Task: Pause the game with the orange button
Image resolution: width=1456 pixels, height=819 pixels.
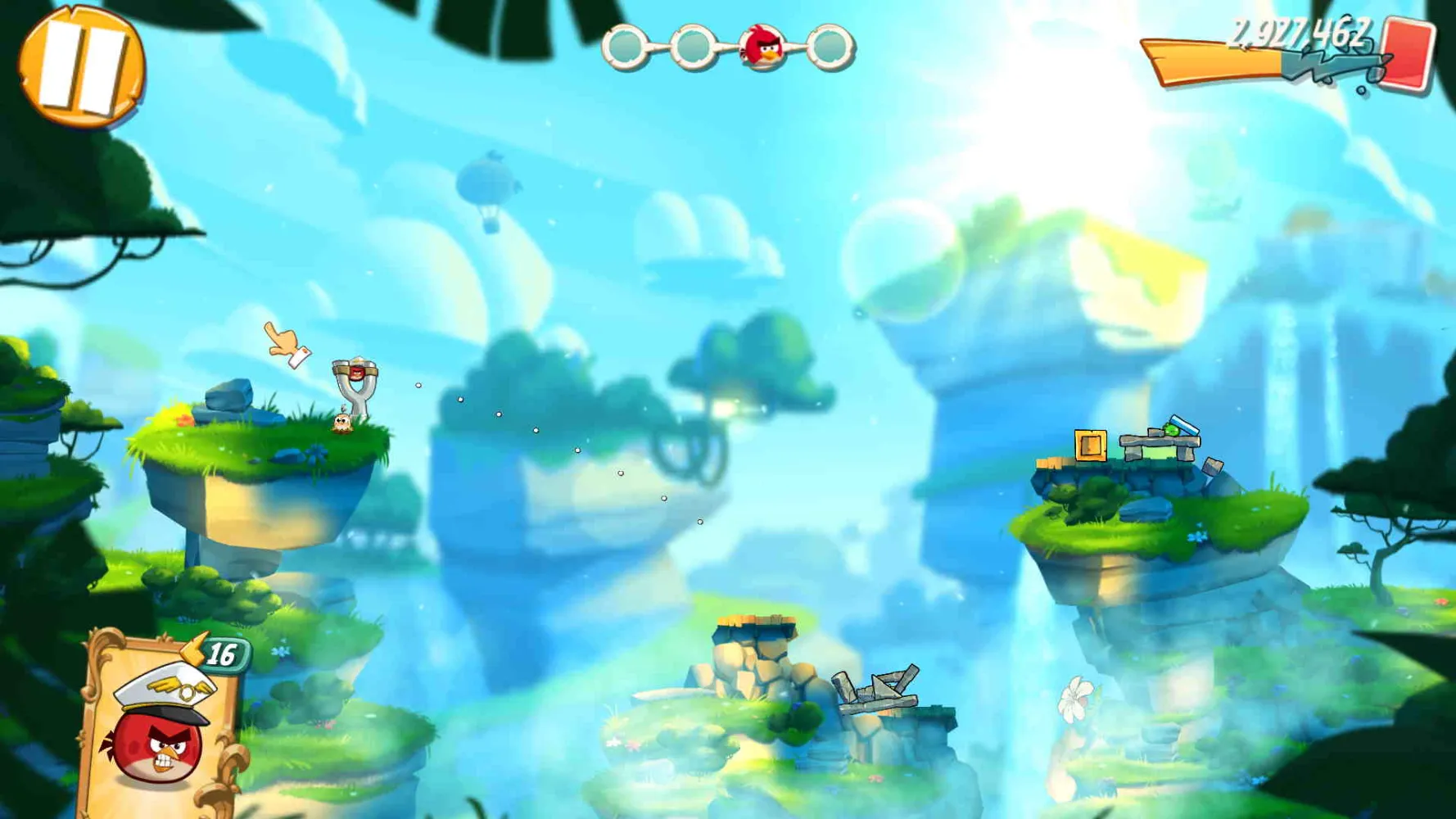Action: (80, 66)
